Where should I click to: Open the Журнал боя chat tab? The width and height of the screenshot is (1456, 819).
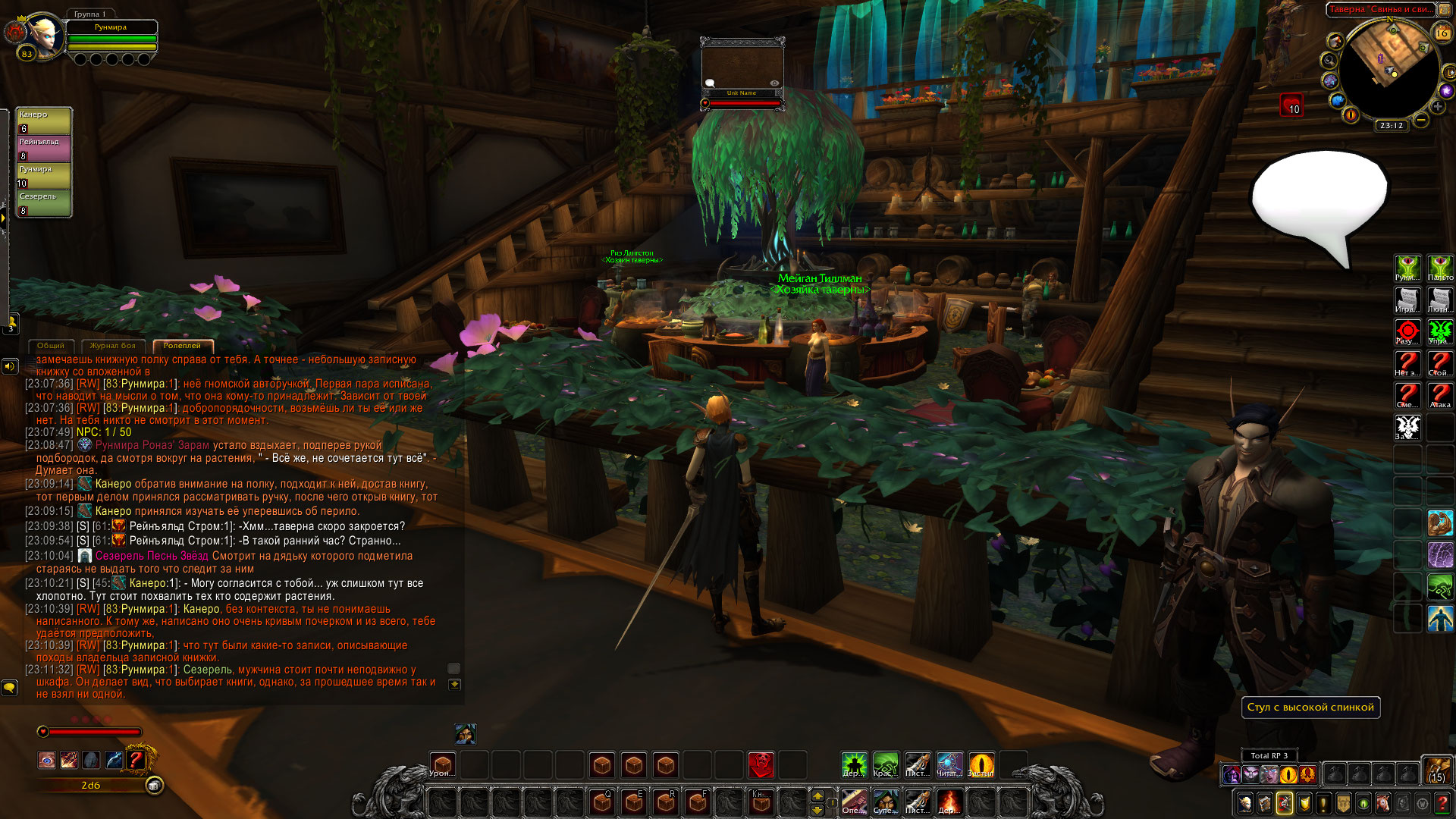tap(112, 346)
